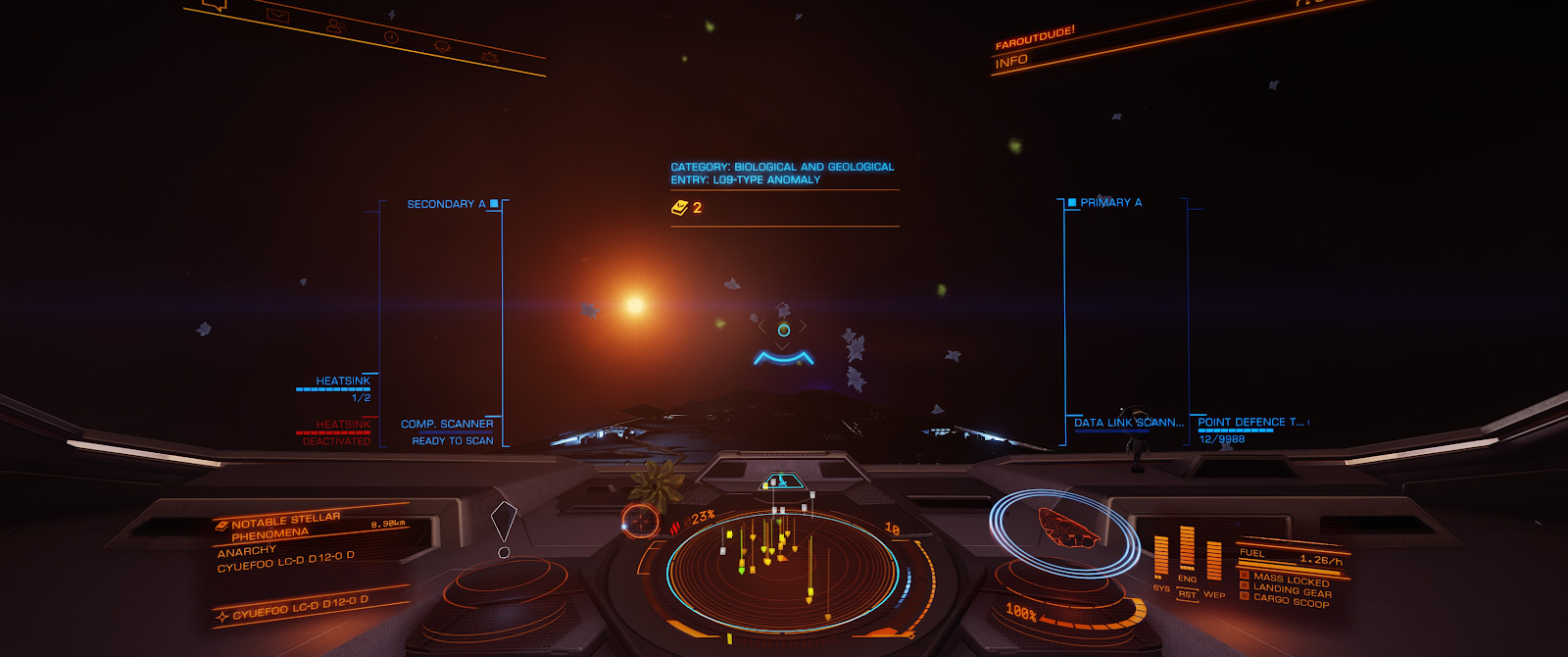The height and width of the screenshot is (657, 1568).
Task: Select the Comp. Scanner fire group module
Action: (447, 425)
